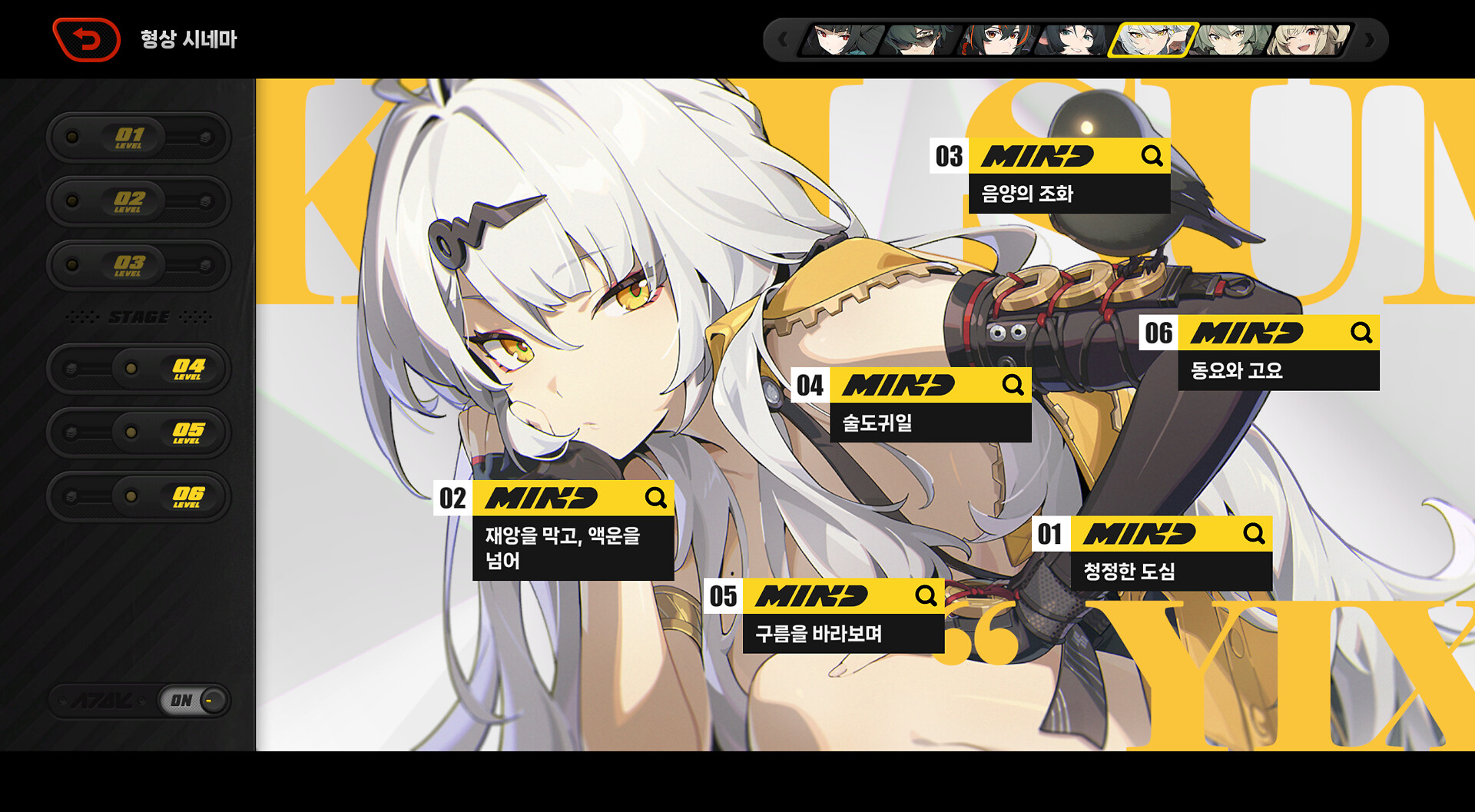Select the black-and-orange-haired character portrait
This screenshot has height=812, width=1475.
[996, 40]
